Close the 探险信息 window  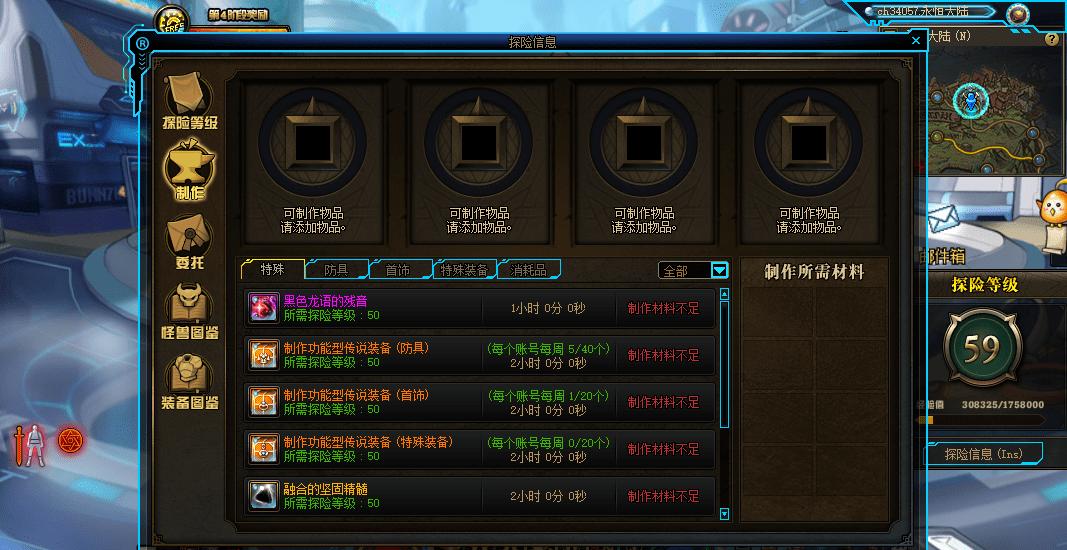point(916,41)
